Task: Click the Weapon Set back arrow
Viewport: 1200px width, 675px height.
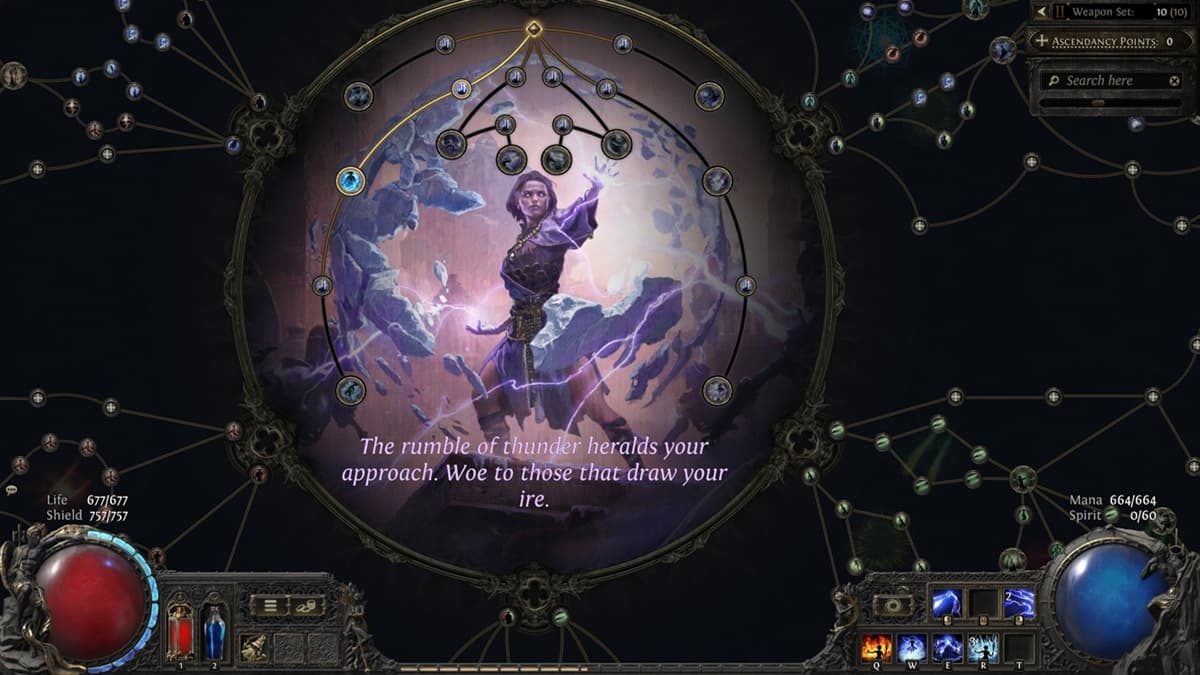Action: click(1041, 12)
